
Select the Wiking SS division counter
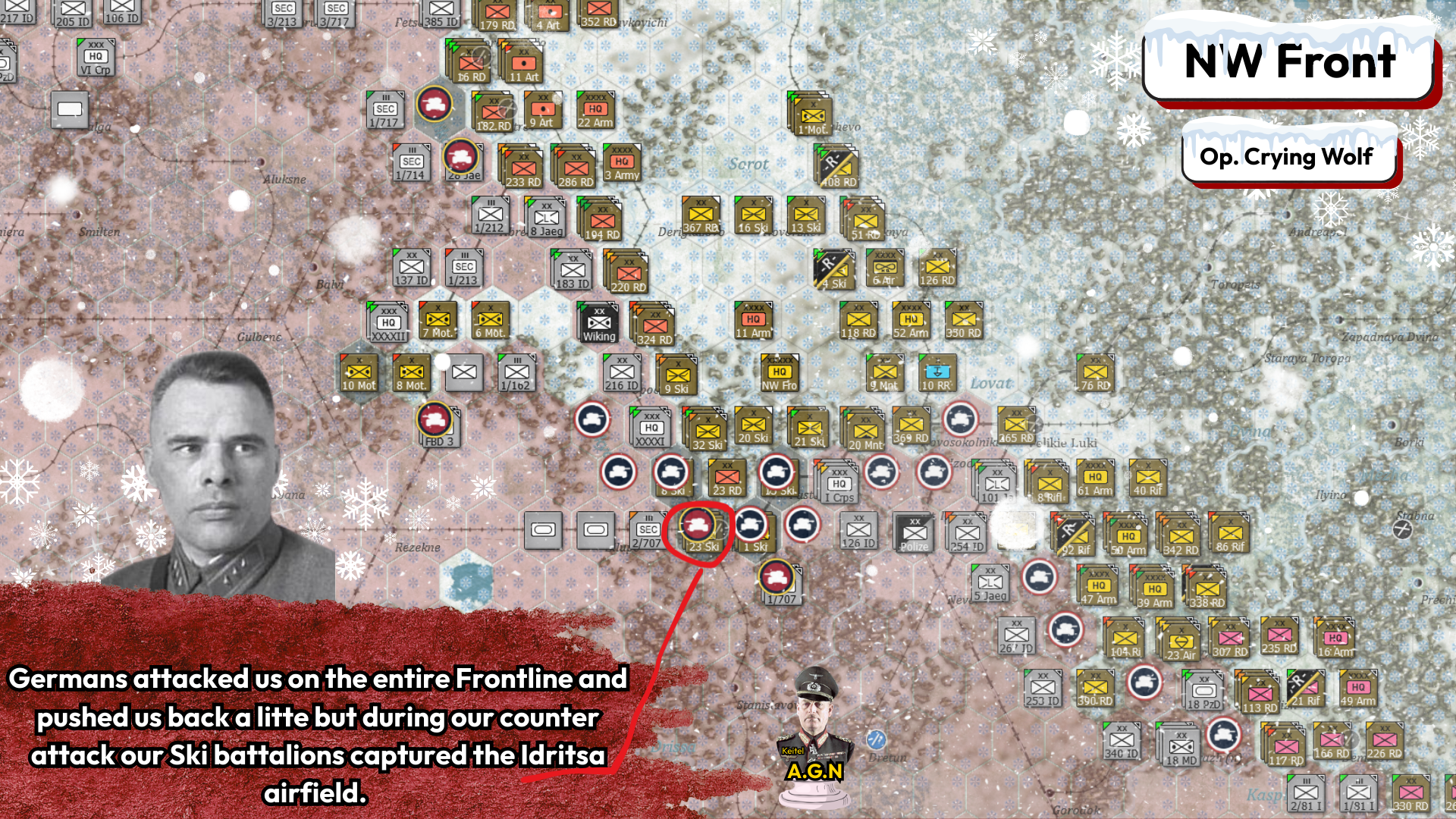coord(598,322)
